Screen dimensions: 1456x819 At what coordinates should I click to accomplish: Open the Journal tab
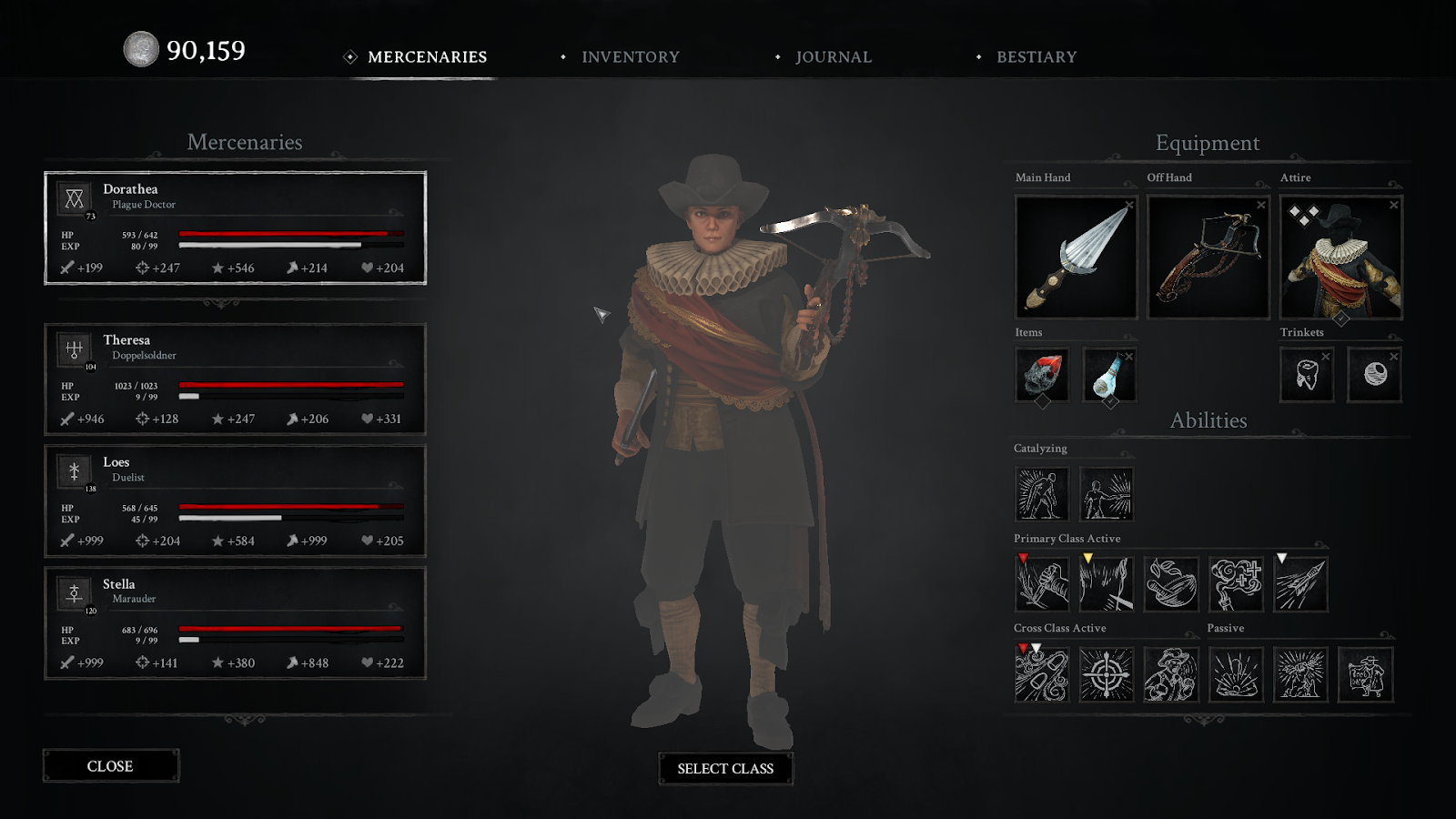coord(833,57)
